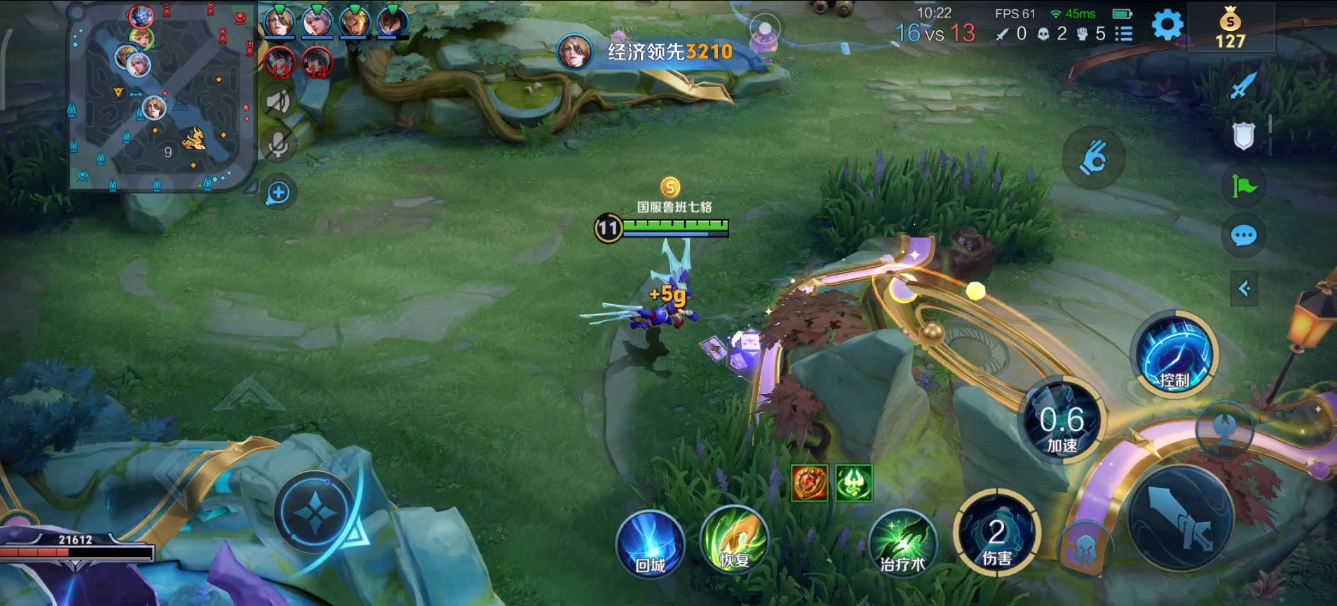Use the 治疗术 summoner spell
This screenshot has width=1337, height=606.
(x=902, y=543)
